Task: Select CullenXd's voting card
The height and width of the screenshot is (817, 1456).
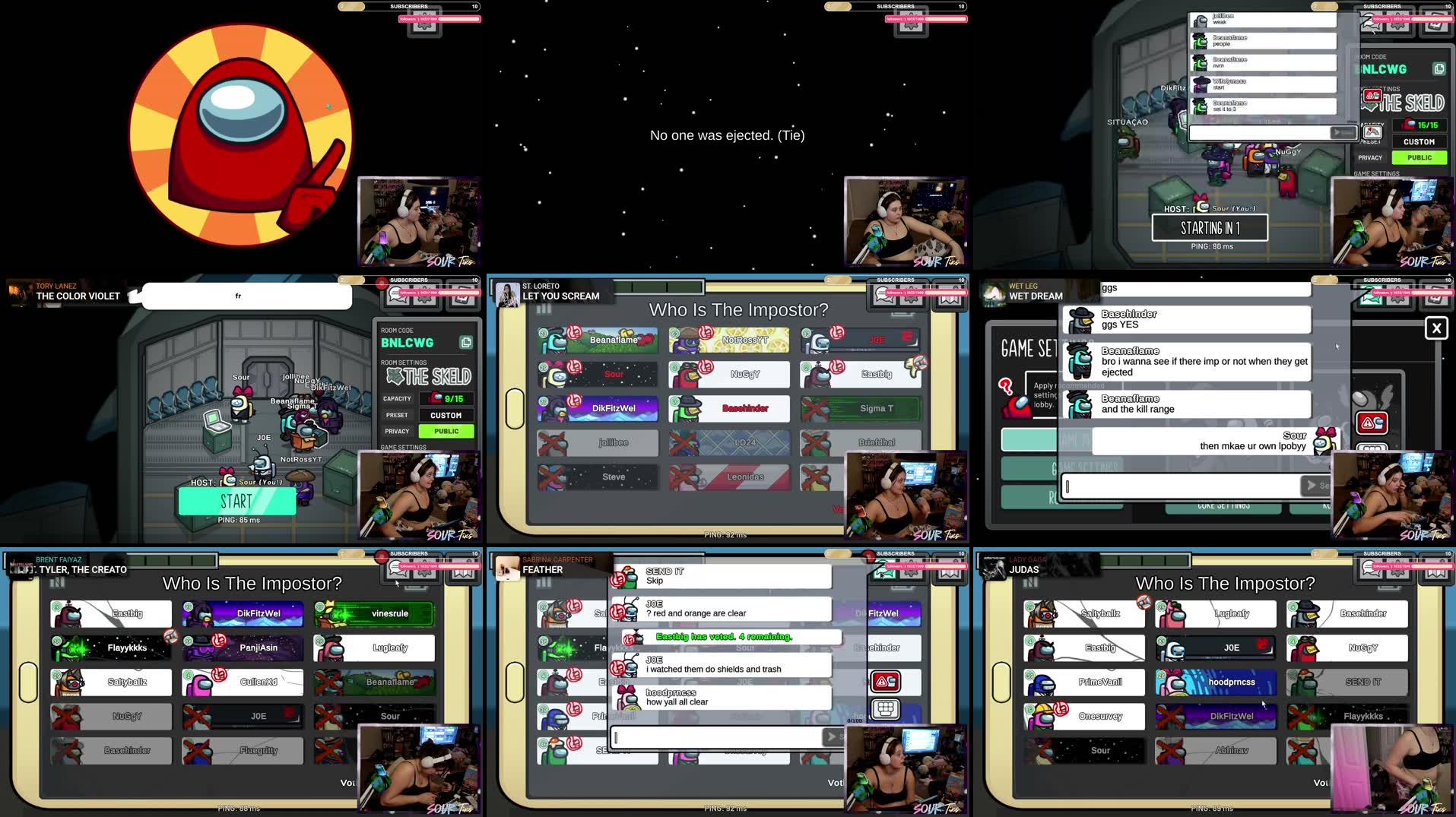Action: coord(243,682)
